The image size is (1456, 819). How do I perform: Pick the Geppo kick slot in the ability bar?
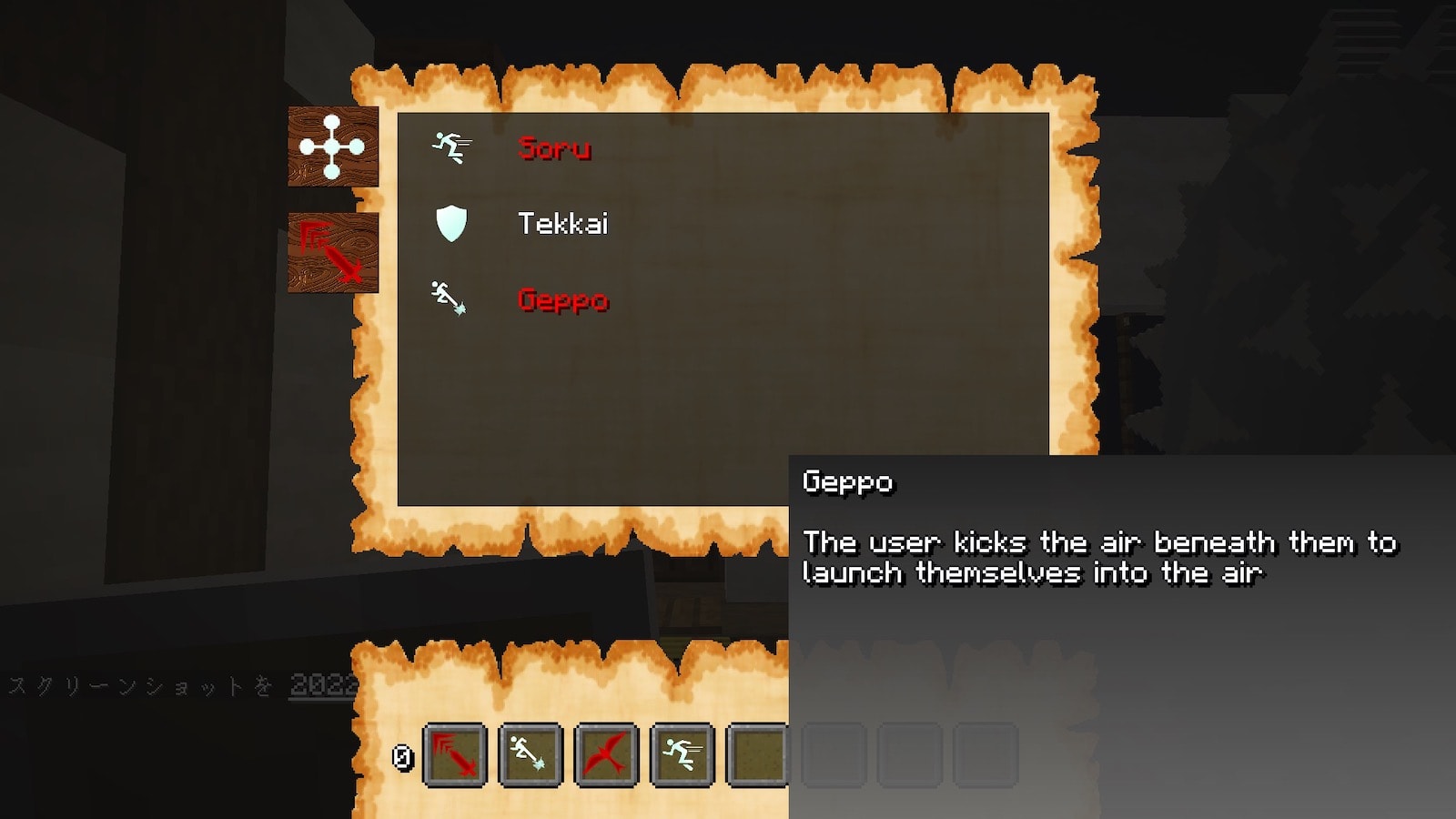coord(531,754)
